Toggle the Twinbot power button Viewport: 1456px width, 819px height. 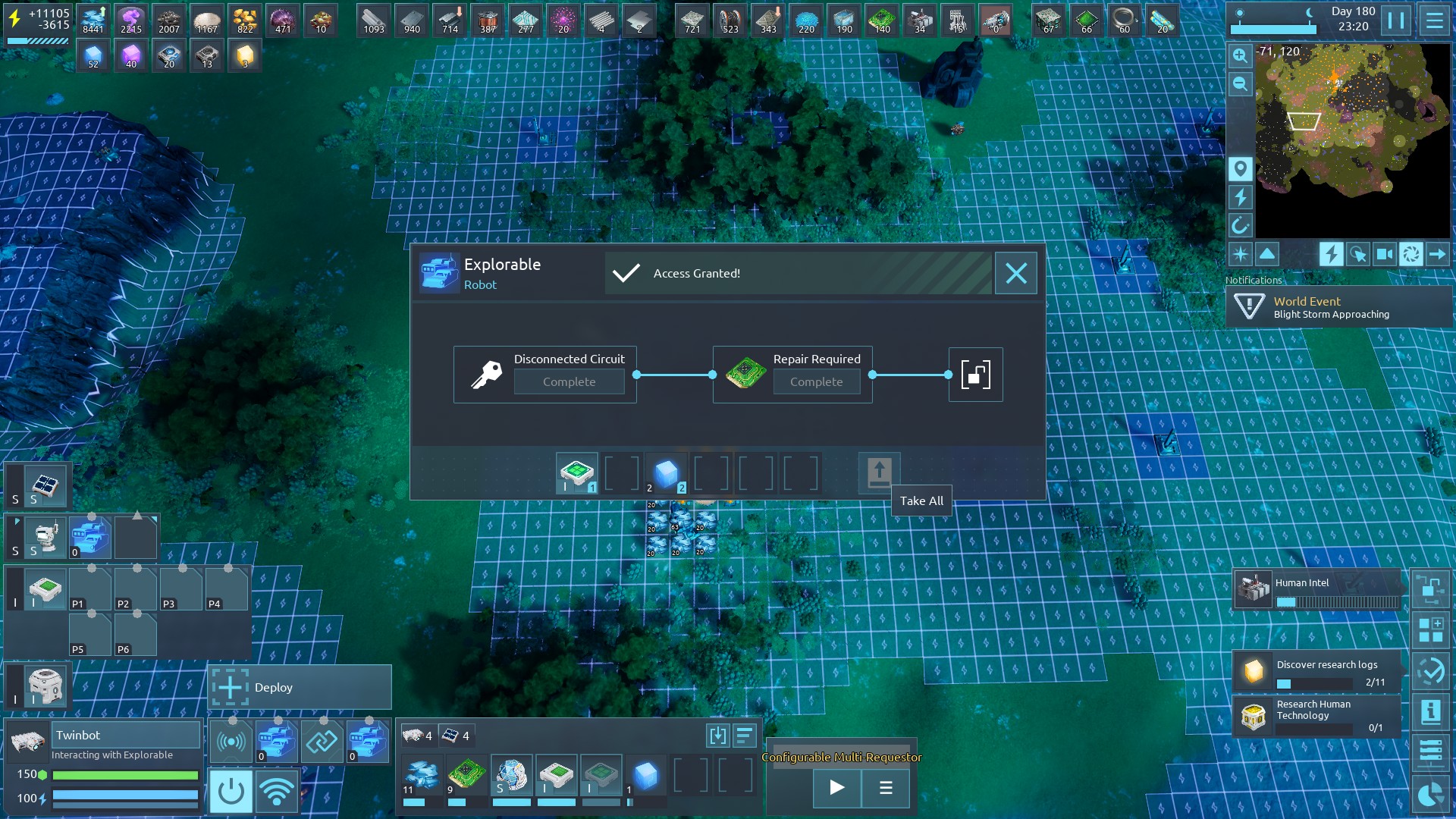[x=231, y=791]
